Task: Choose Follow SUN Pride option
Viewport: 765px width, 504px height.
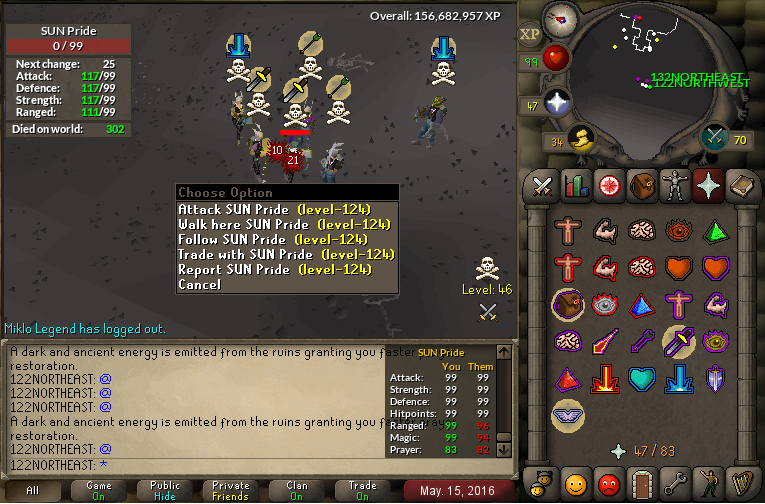Action: pyautogui.click(x=273, y=239)
